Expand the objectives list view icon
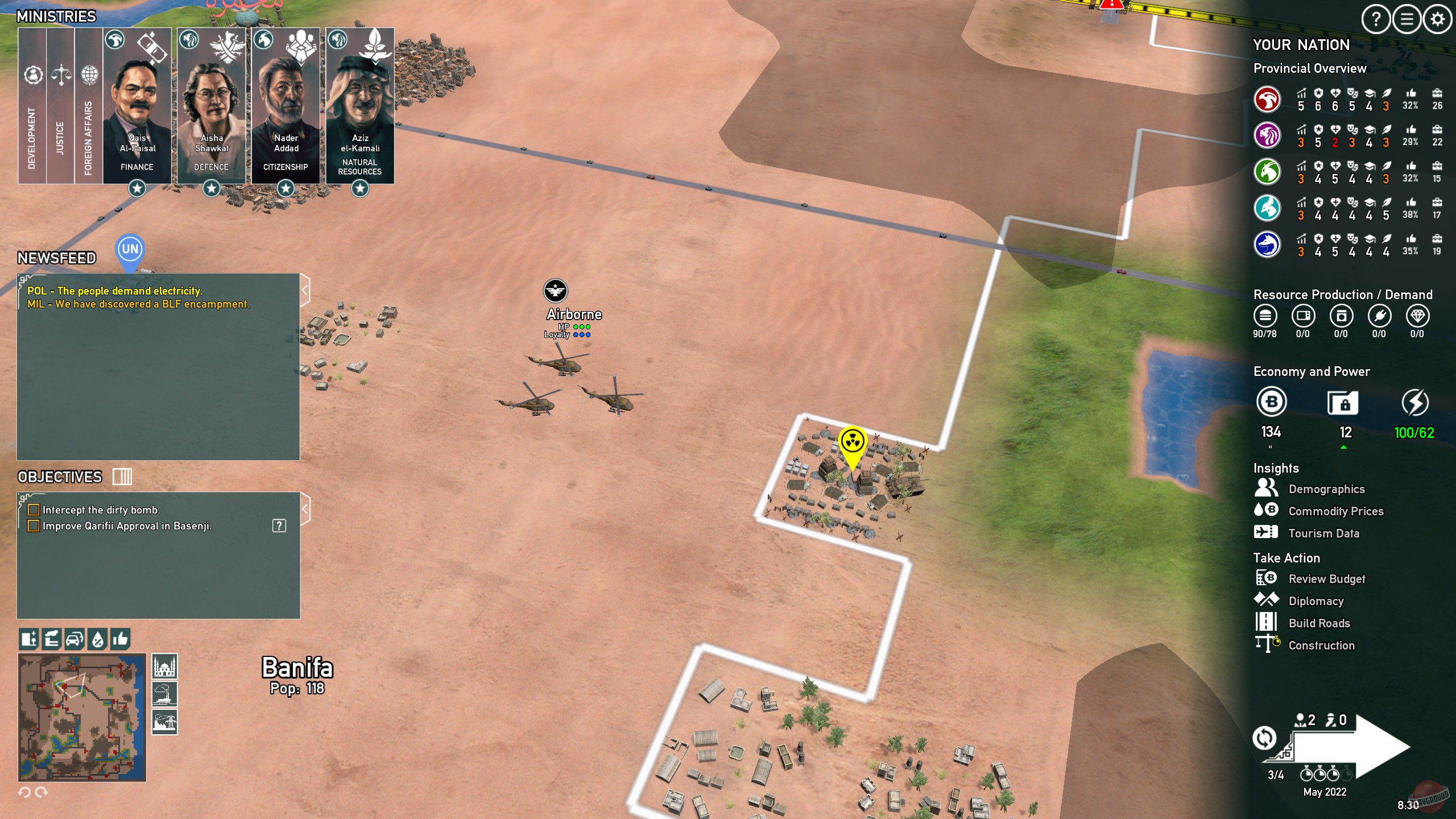This screenshot has width=1456, height=819. click(122, 477)
